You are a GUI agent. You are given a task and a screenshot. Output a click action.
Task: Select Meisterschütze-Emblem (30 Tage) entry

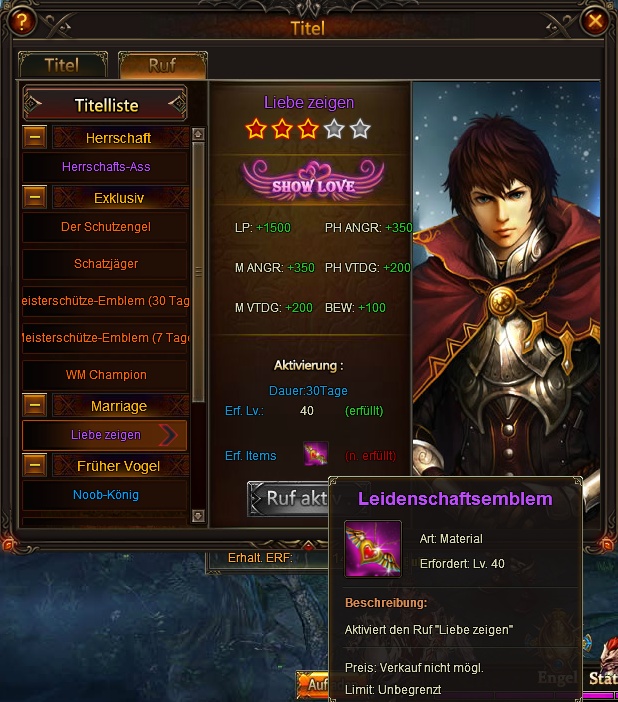click(105, 301)
